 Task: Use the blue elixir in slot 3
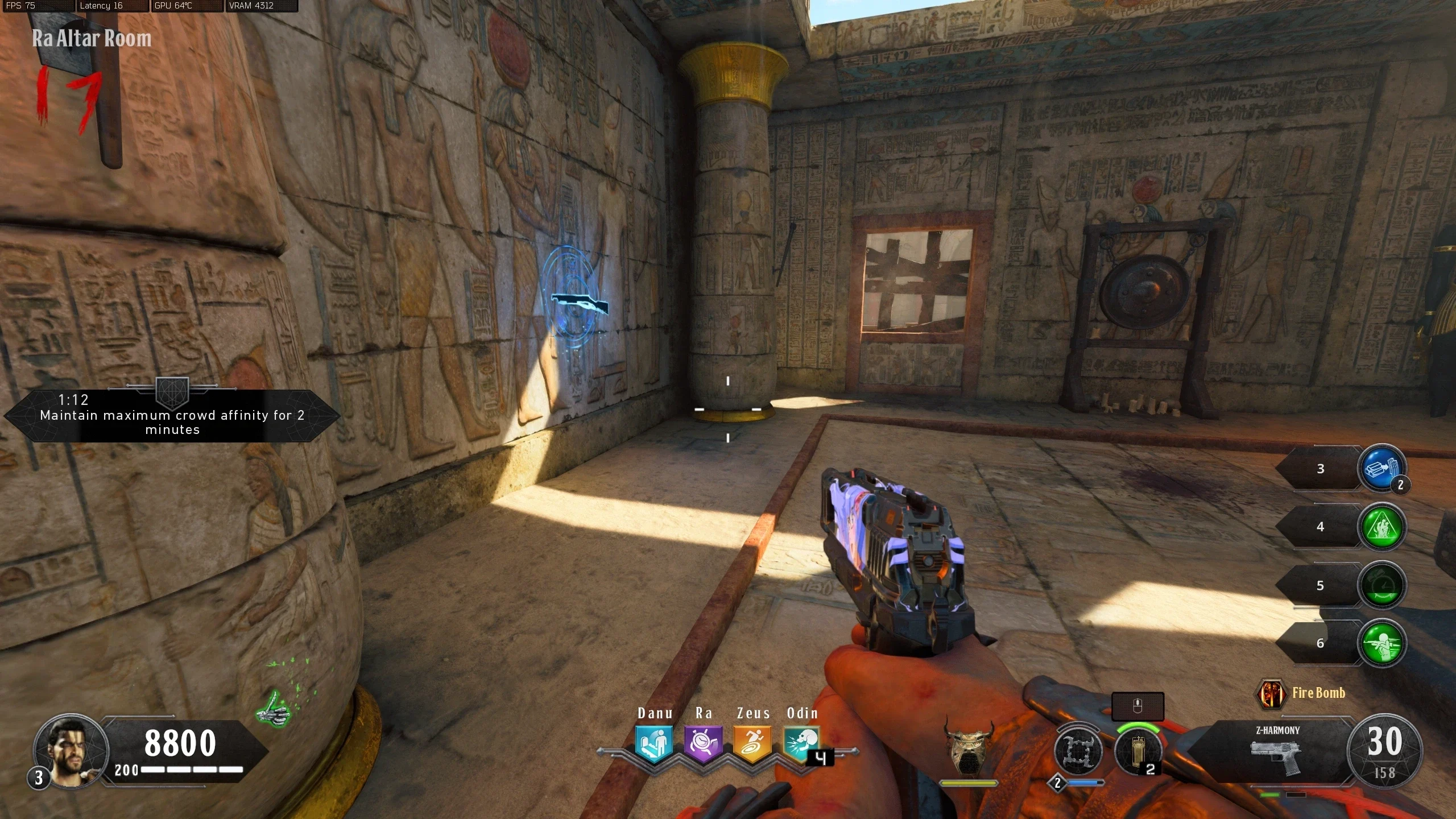[x=1382, y=469]
